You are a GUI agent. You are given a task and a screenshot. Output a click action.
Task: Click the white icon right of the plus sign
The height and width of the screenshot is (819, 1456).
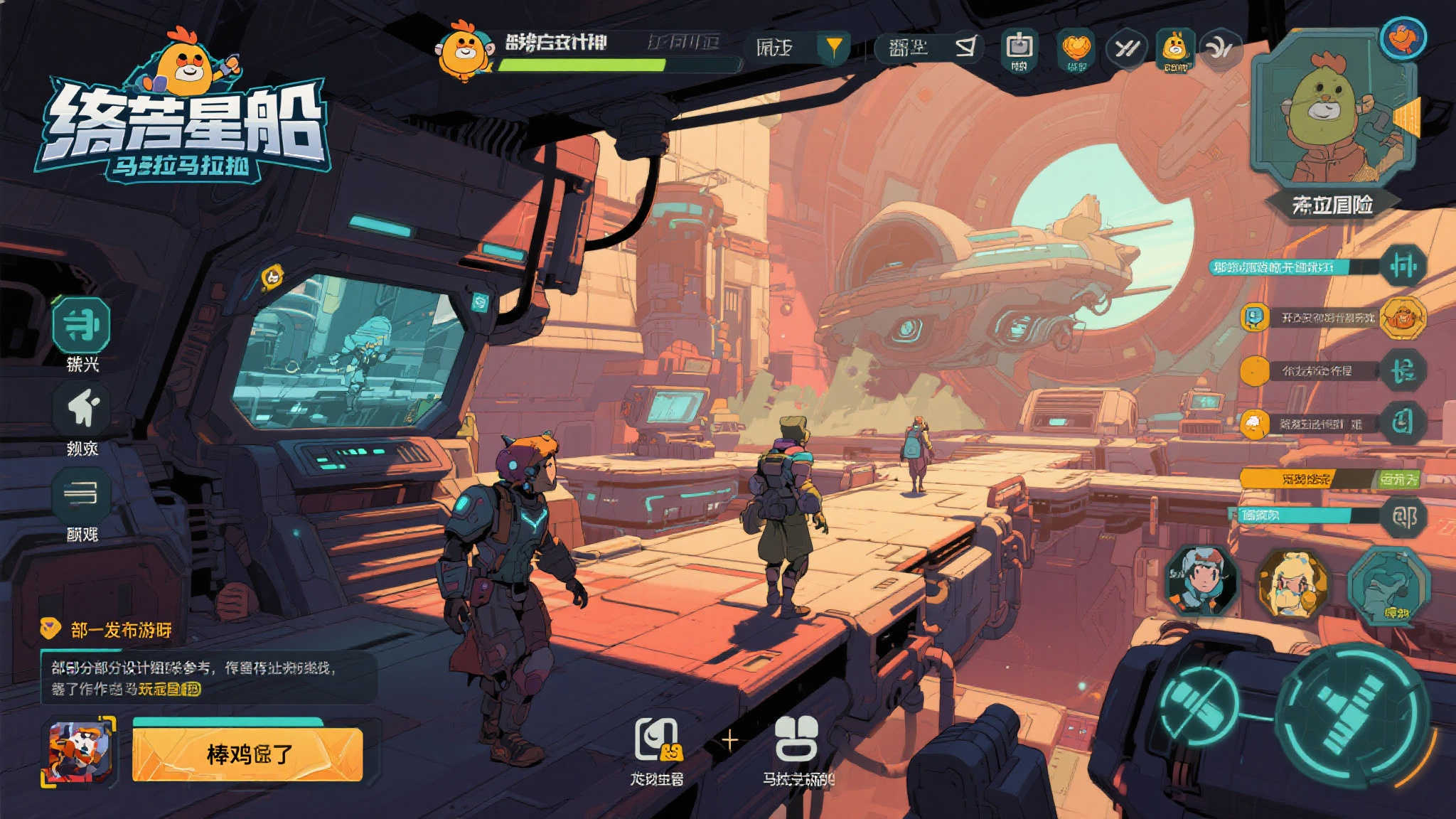click(x=796, y=739)
